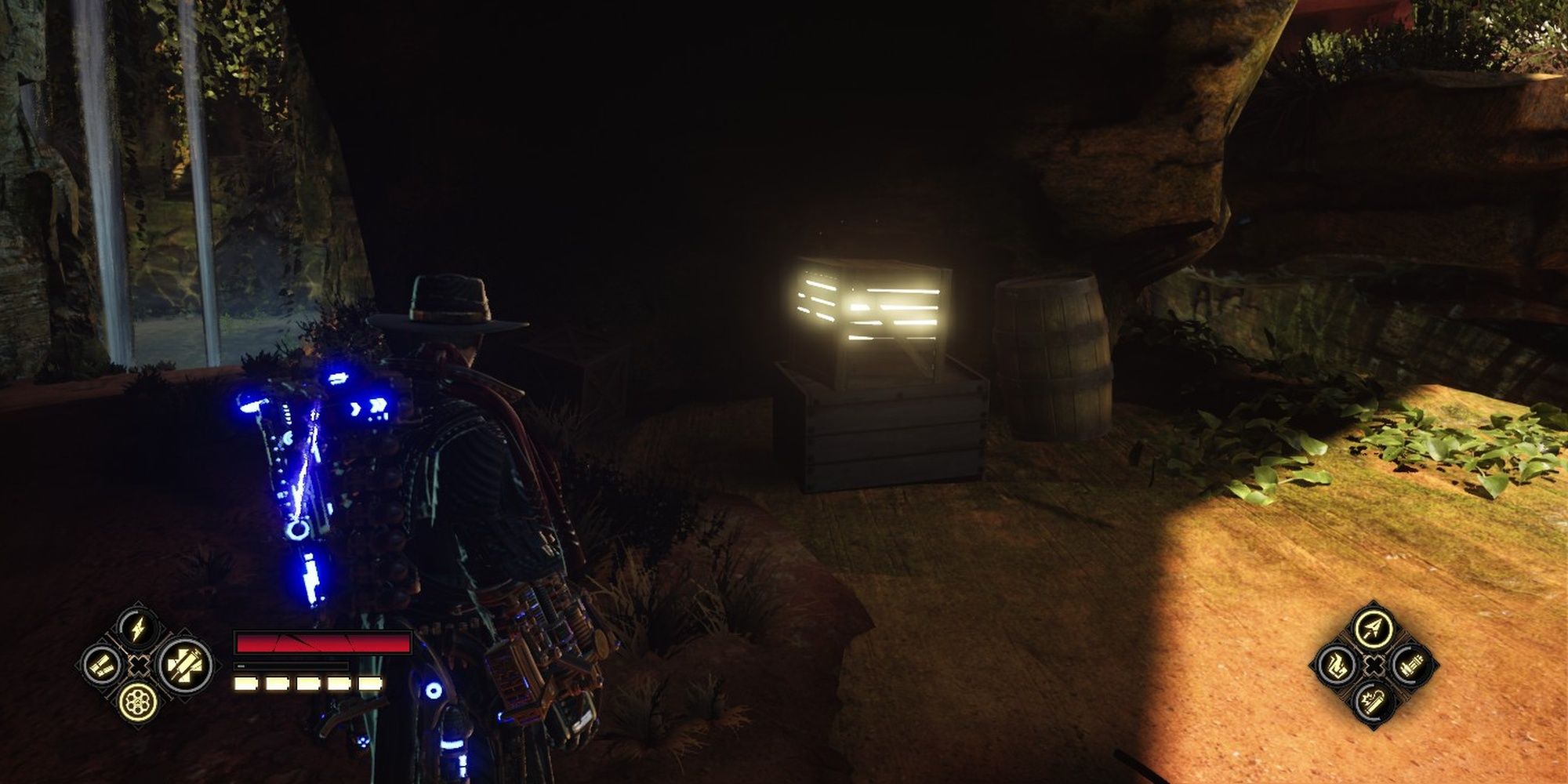Click the ammo bullets icon on right wheel

1411,666
